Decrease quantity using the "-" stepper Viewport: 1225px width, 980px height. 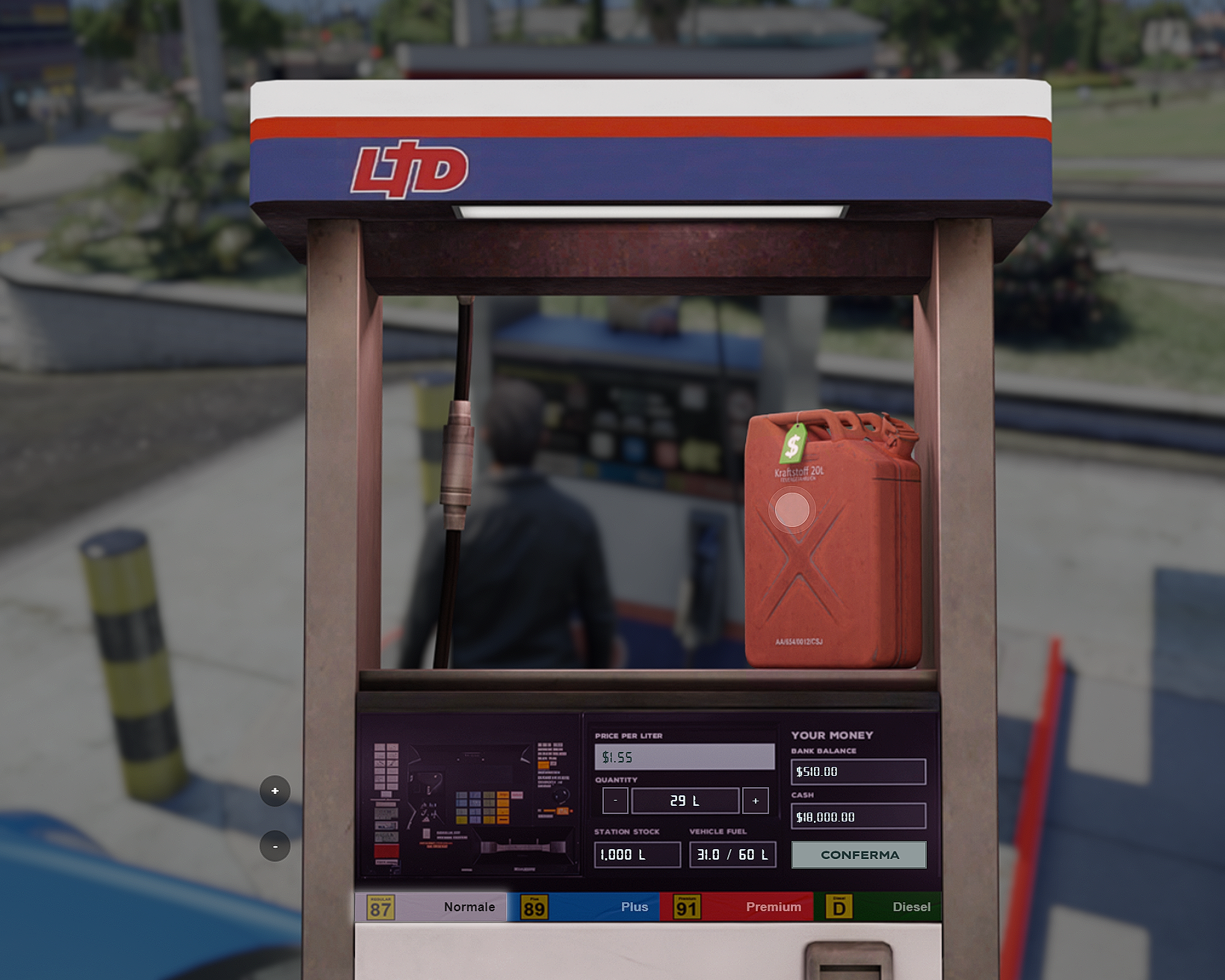coord(614,800)
